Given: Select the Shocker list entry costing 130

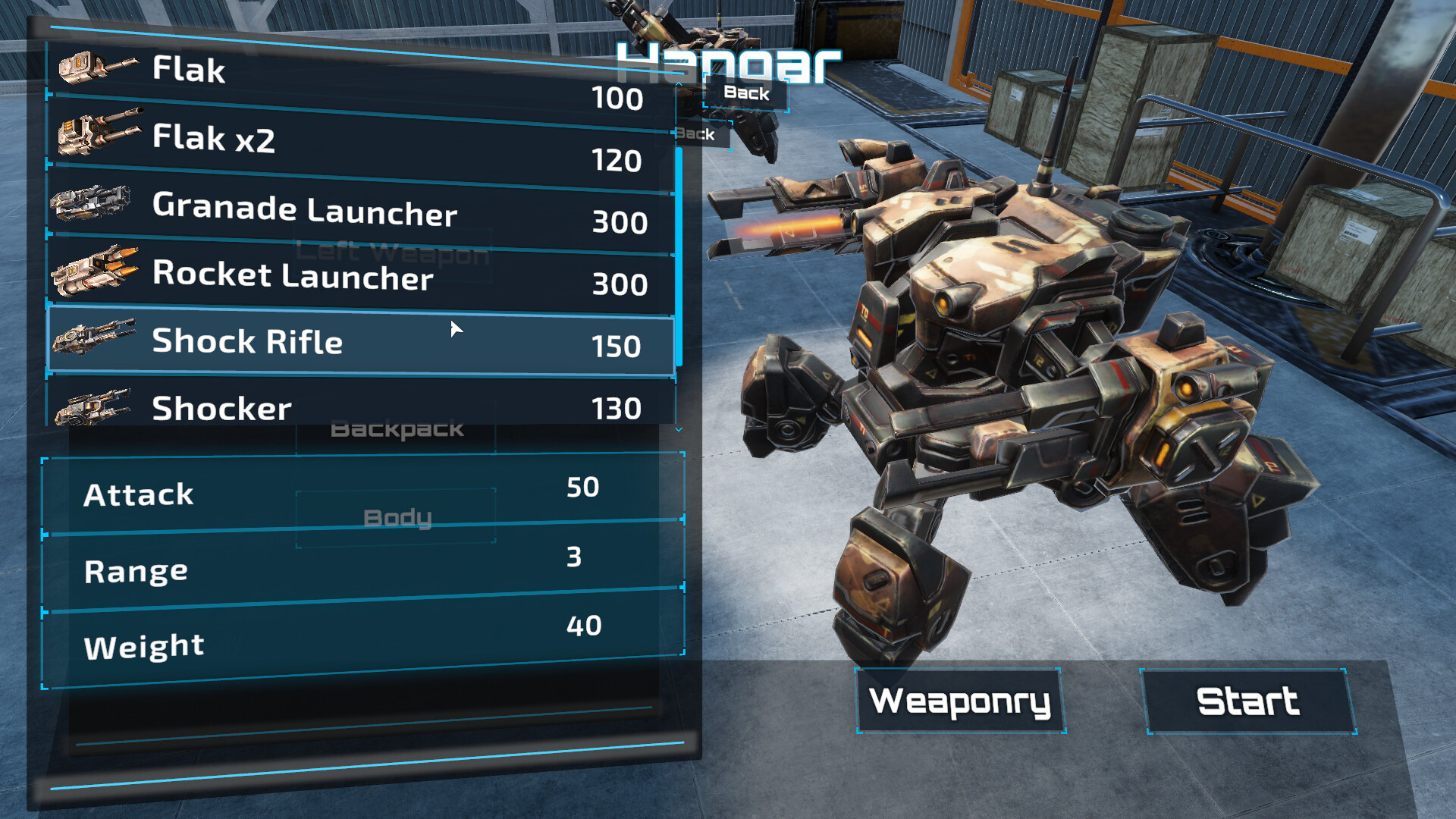Looking at the screenshot, I should point(364,407).
